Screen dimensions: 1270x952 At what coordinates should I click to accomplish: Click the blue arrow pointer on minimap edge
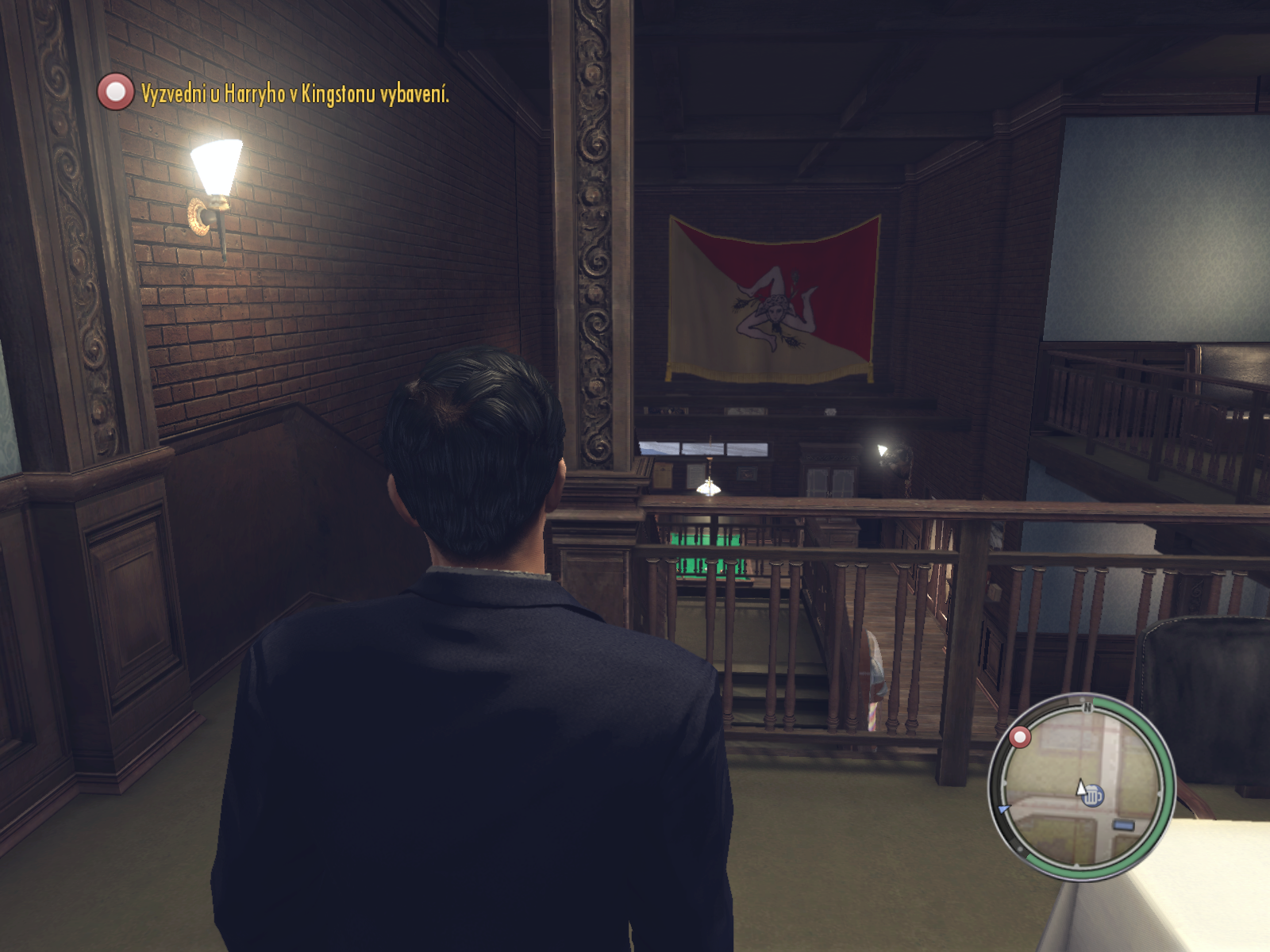pos(1004,808)
